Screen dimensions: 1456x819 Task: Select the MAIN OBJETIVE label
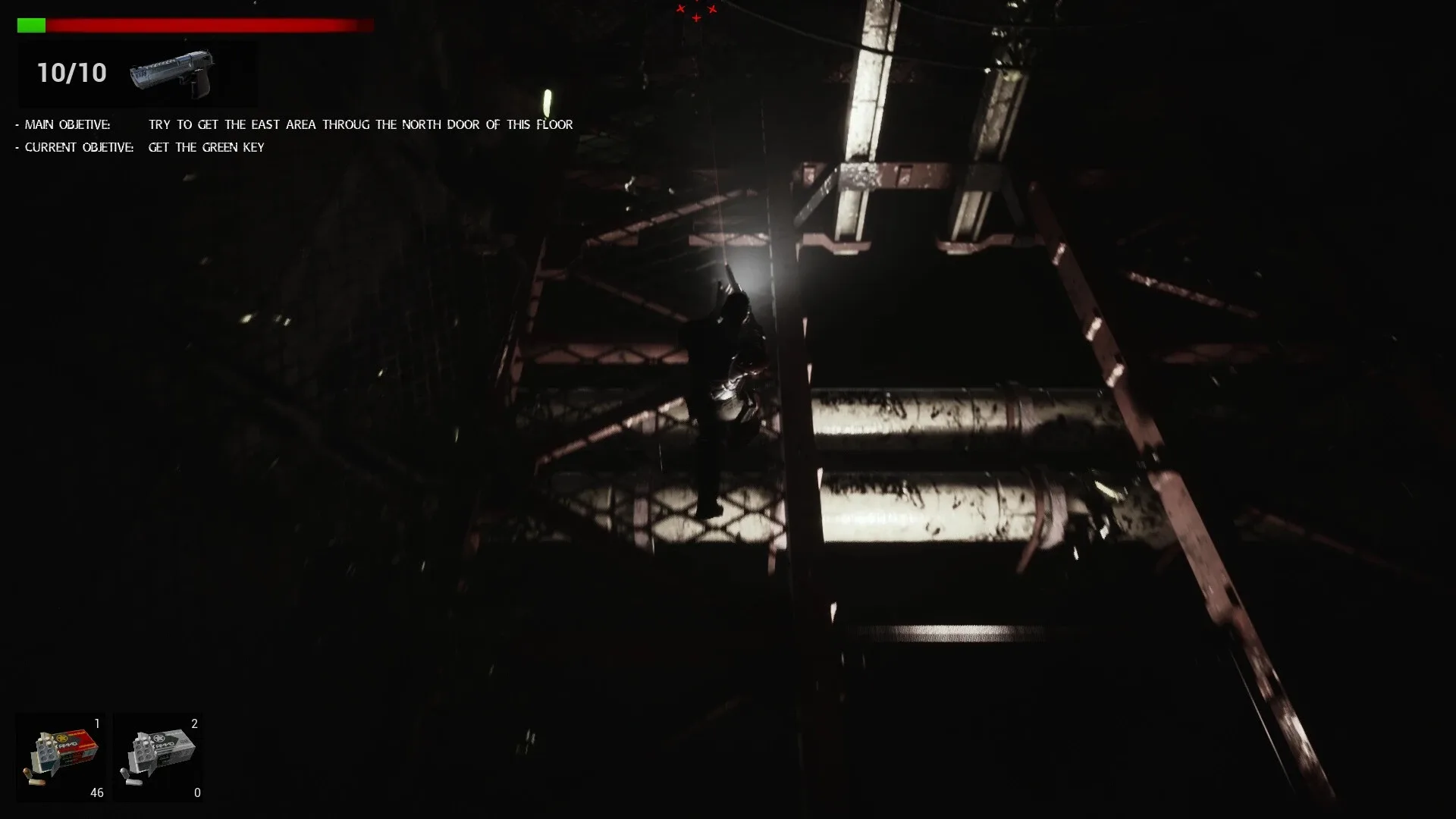(x=68, y=124)
